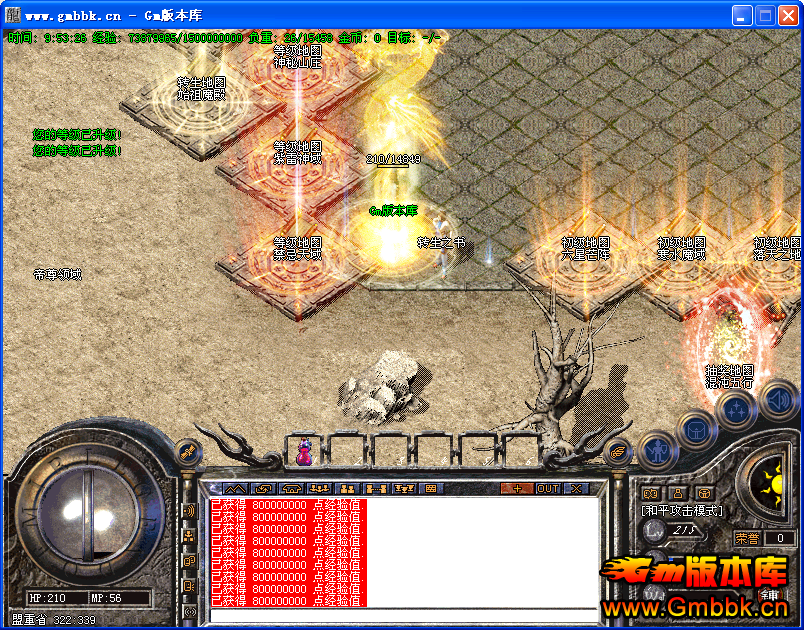804x630 pixels.
Task: Click the X button above chat
Action: [x=576, y=488]
